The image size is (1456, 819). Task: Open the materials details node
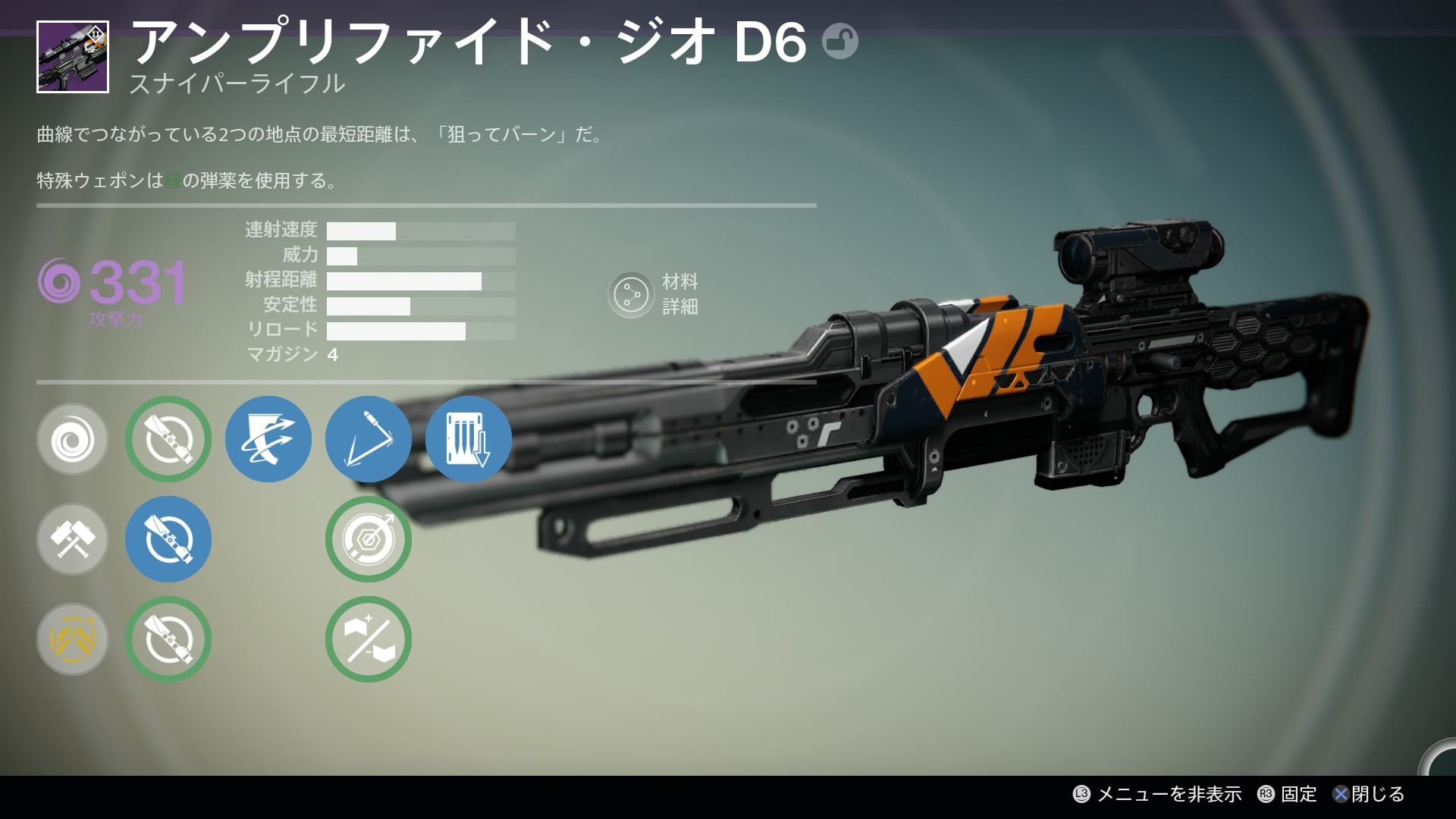(x=631, y=295)
